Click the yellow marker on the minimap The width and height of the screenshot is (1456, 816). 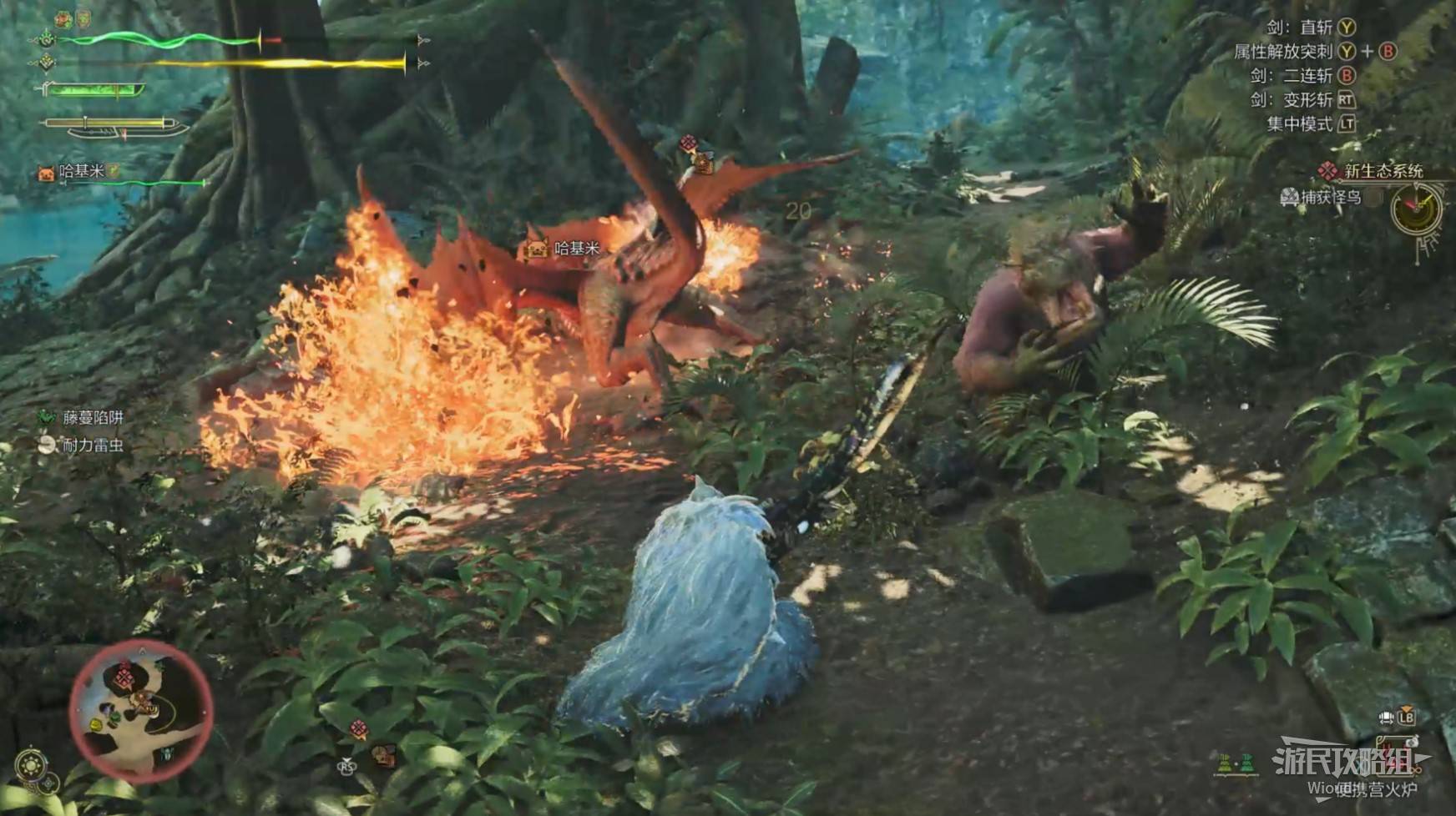click(x=96, y=725)
